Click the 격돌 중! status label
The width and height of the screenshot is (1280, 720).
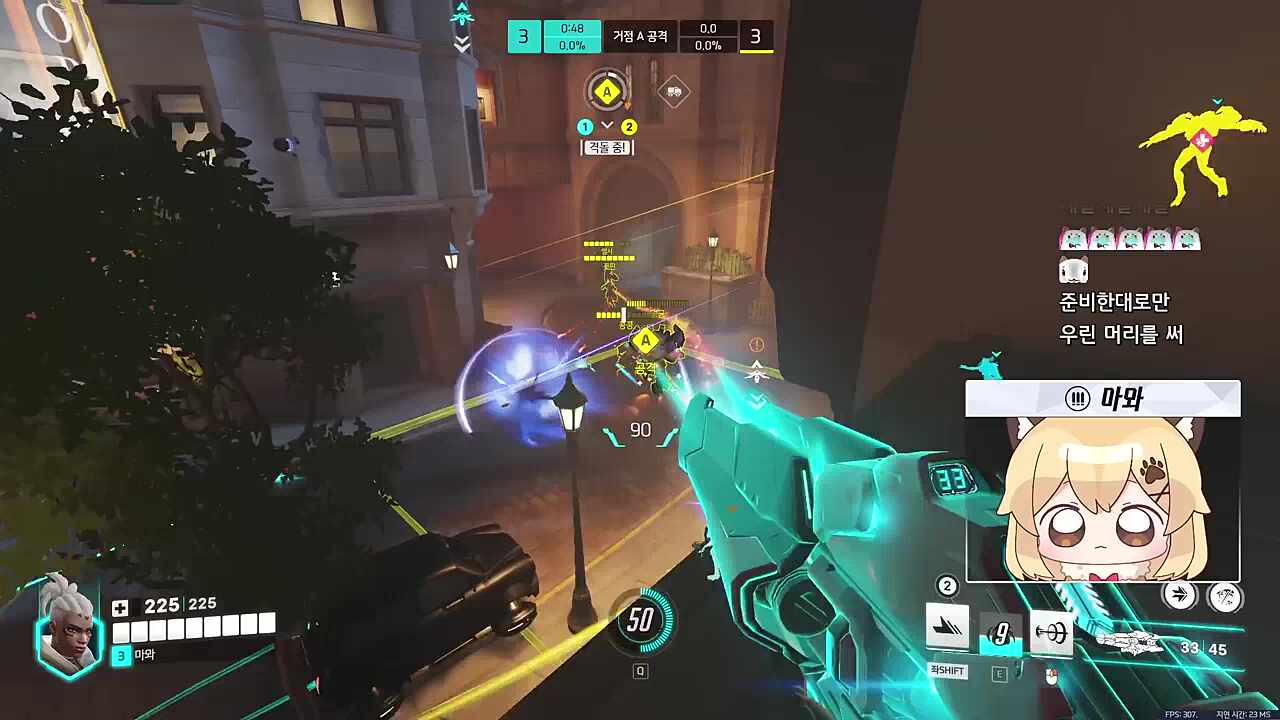(609, 147)
